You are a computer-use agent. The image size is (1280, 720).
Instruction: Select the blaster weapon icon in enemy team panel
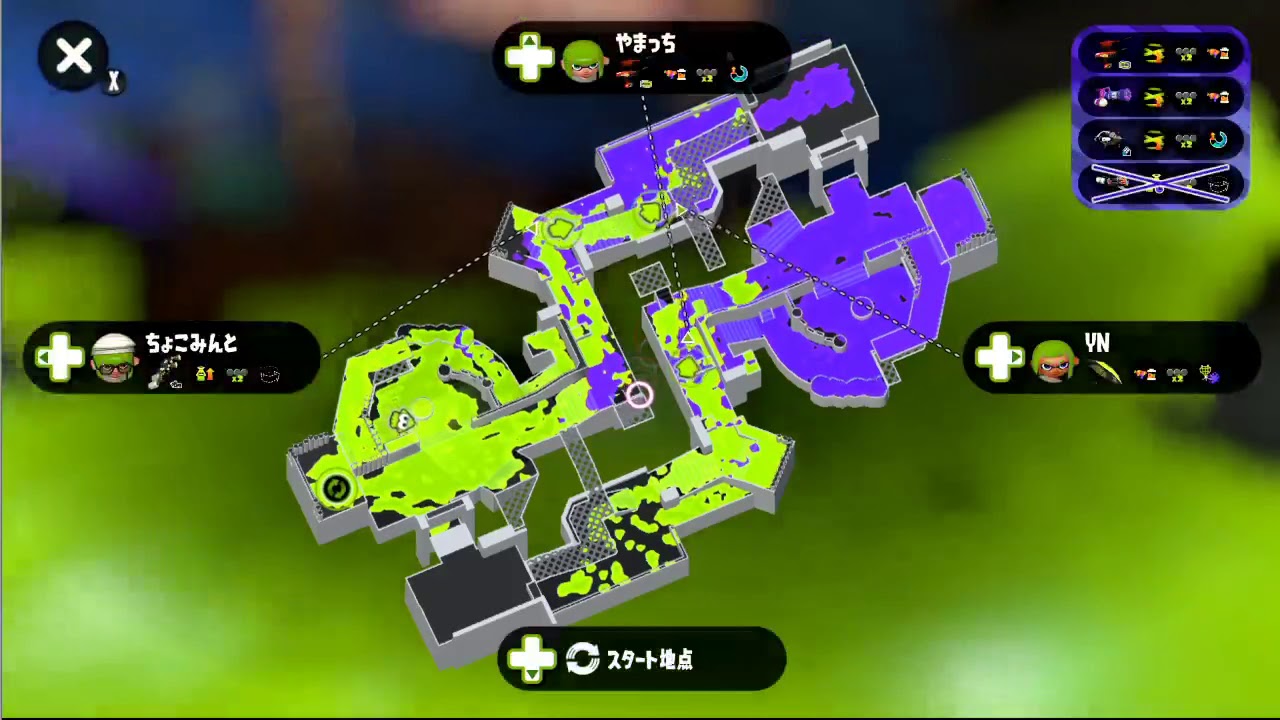point(1106,54)
